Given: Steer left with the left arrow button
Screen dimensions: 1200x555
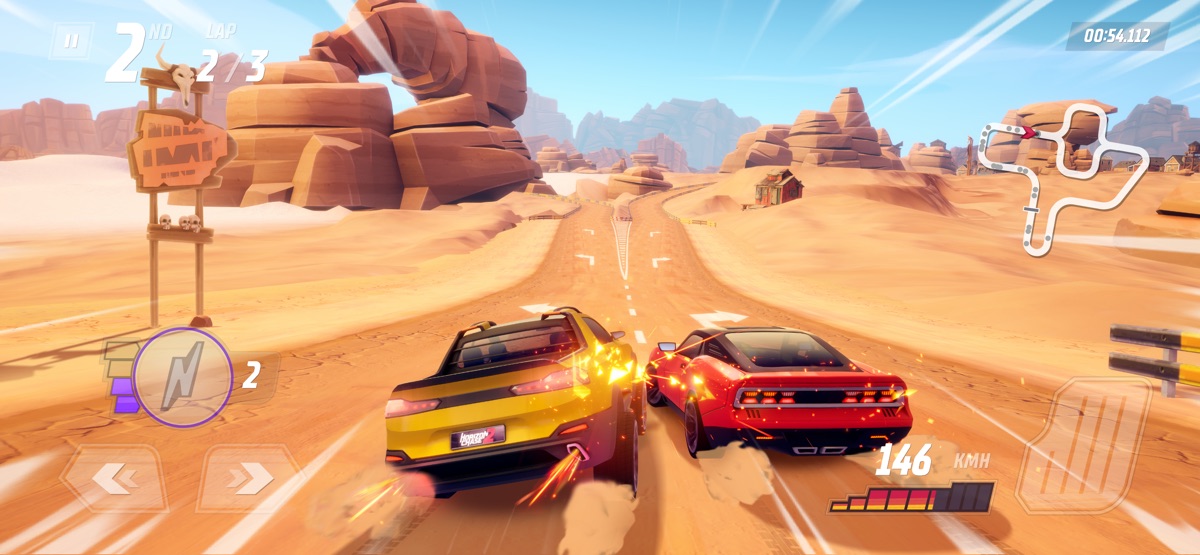Looking at the screenshot, I should [113, 479].
